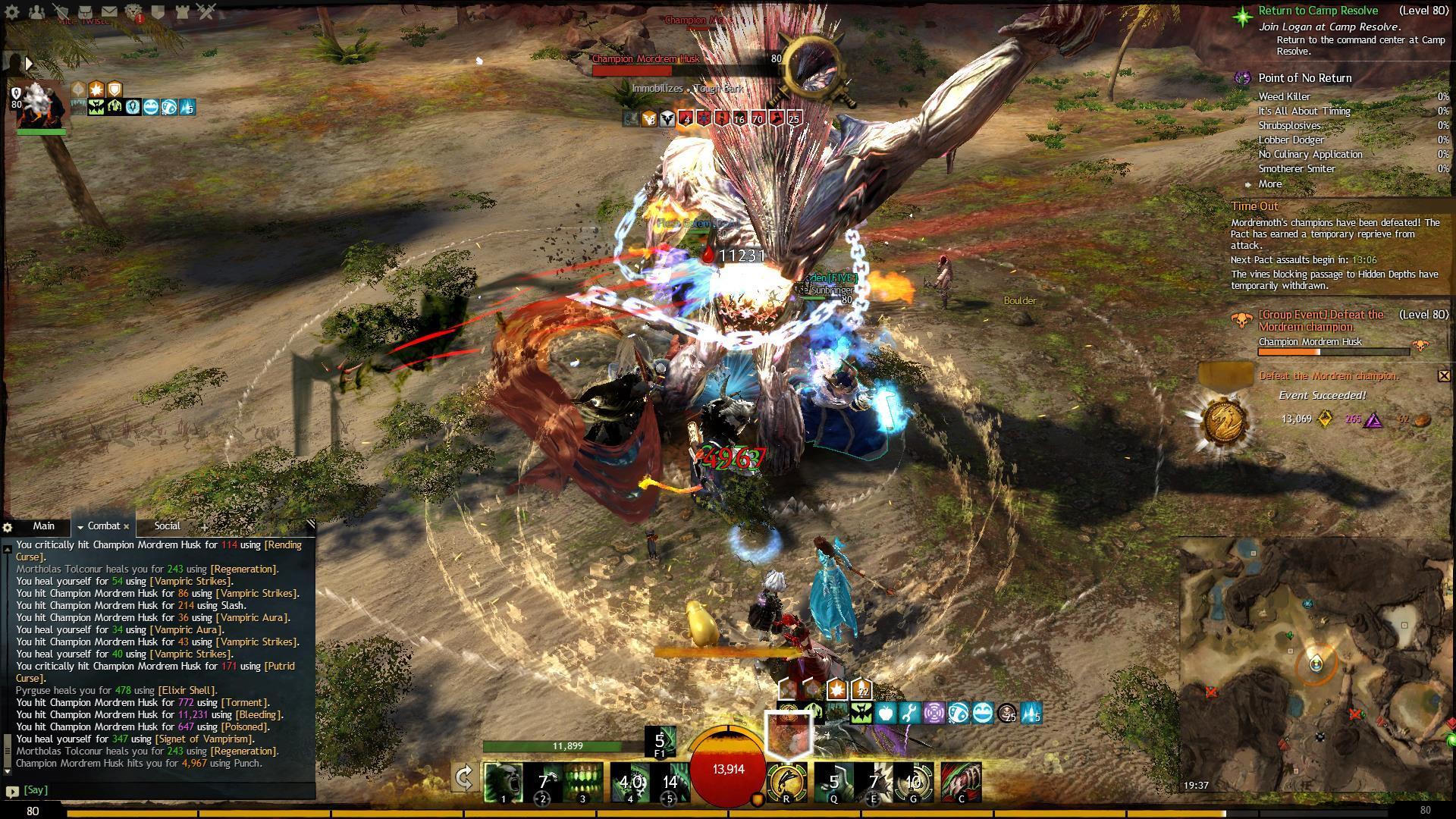1456x819 pixels.
Task: Dismiss the Event Succeeded reward notice
Action: 1444,375
